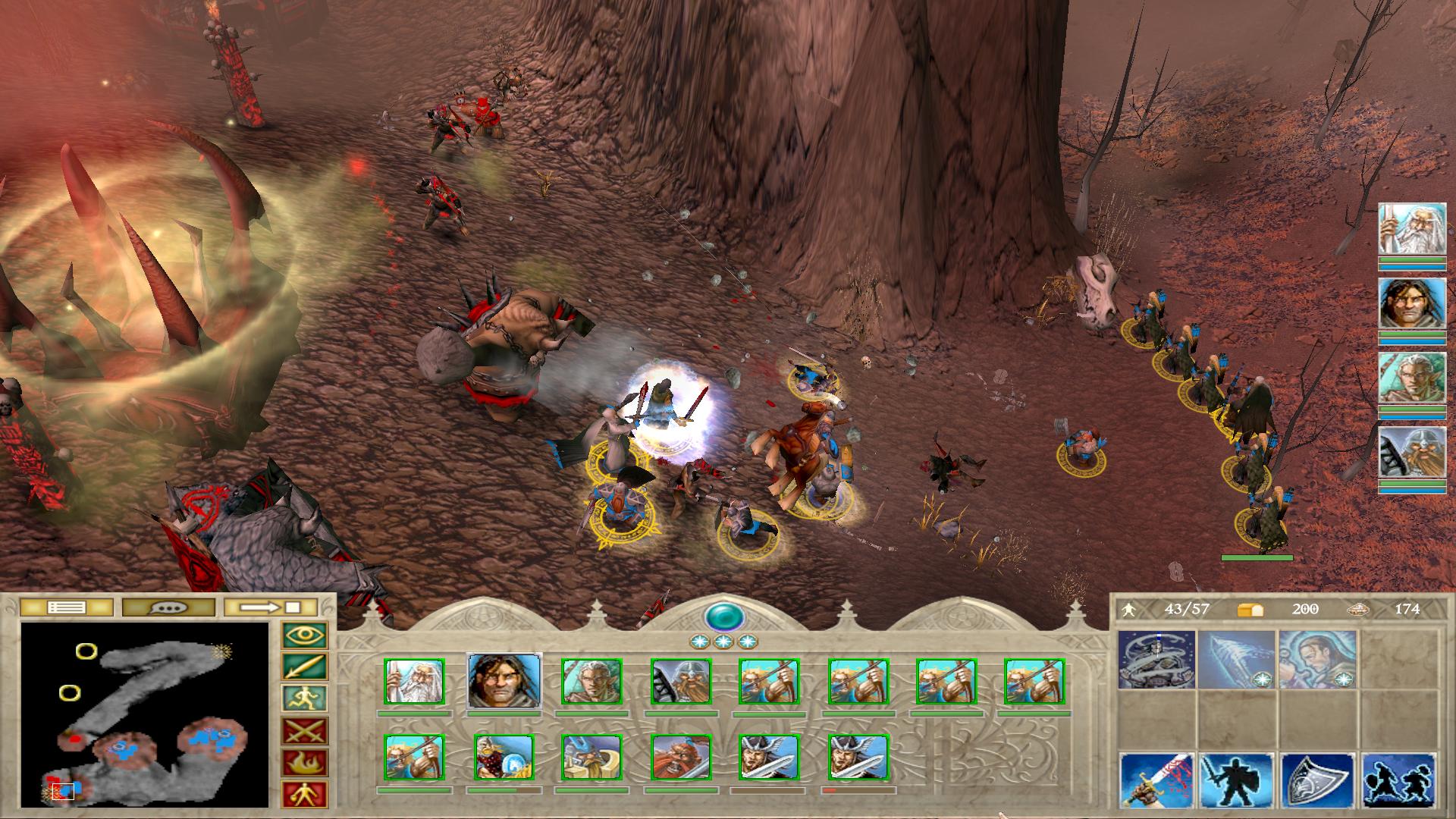The height and width of the screenshot is (819, 1456).
Task: Click the red standing figure stance button
Action: click(305, 795)
